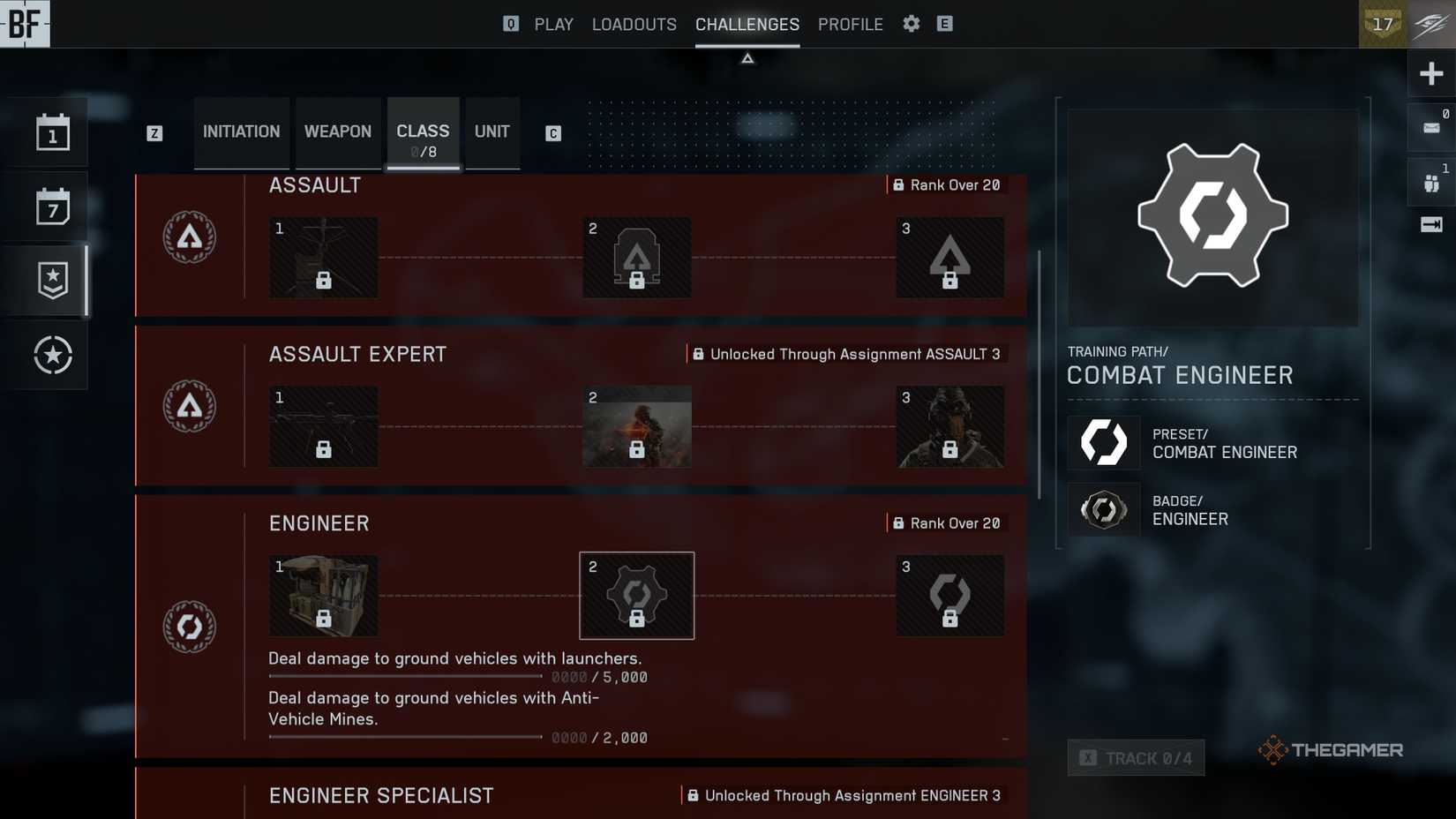Open the CHALLENGES menu item

coord(747,24)
